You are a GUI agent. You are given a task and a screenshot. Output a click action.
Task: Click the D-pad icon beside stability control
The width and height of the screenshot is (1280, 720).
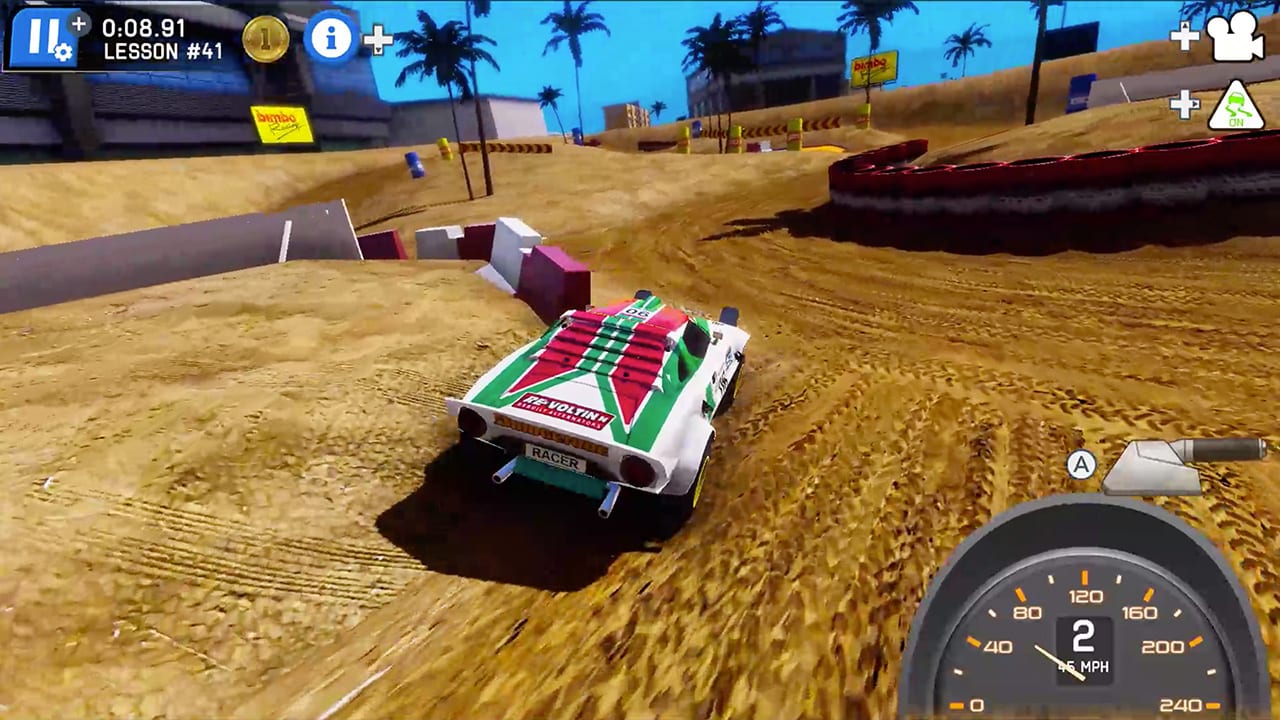pyautogui.click(x=1185, y=102)
